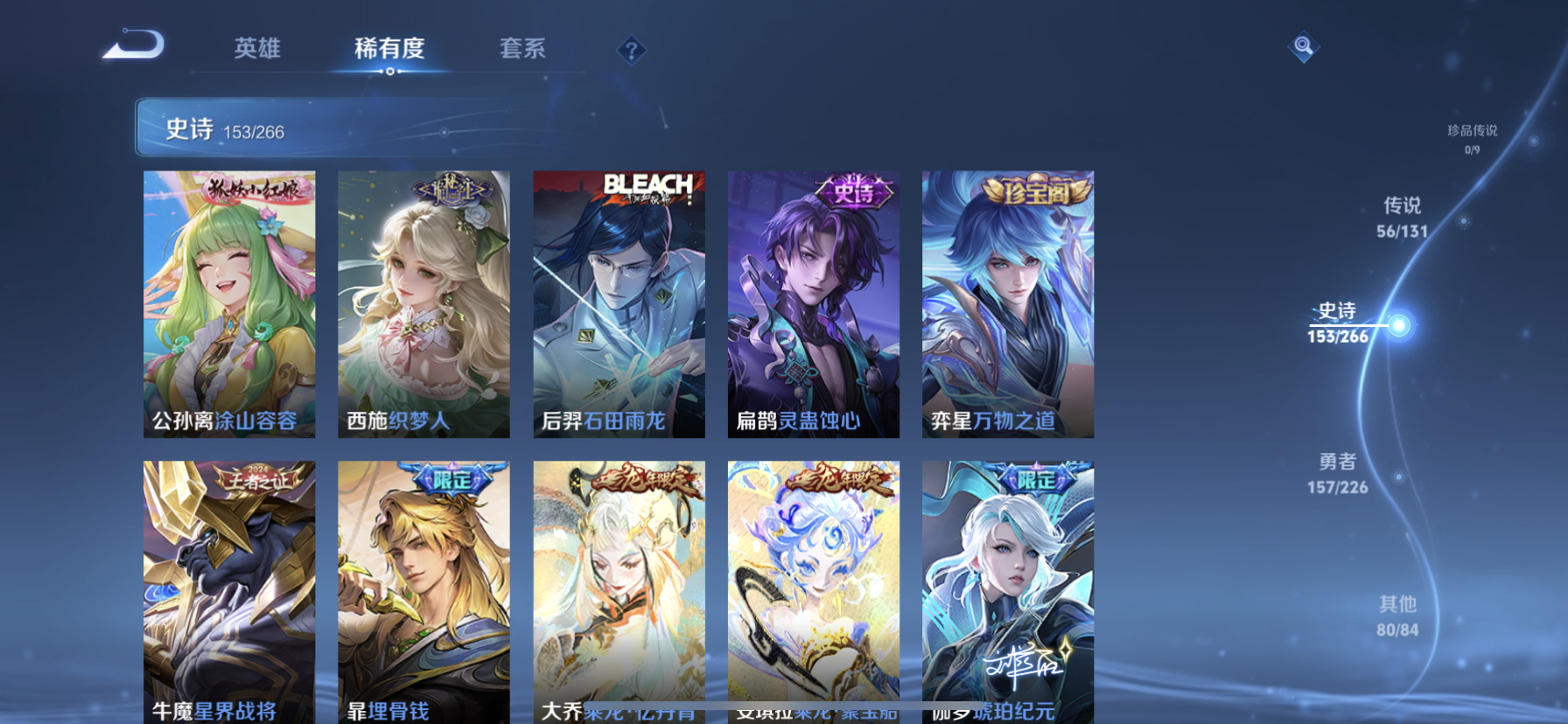Jump to the 传说 rarity section
The image size is (1568, 724).
click(x=1402, y=217)
